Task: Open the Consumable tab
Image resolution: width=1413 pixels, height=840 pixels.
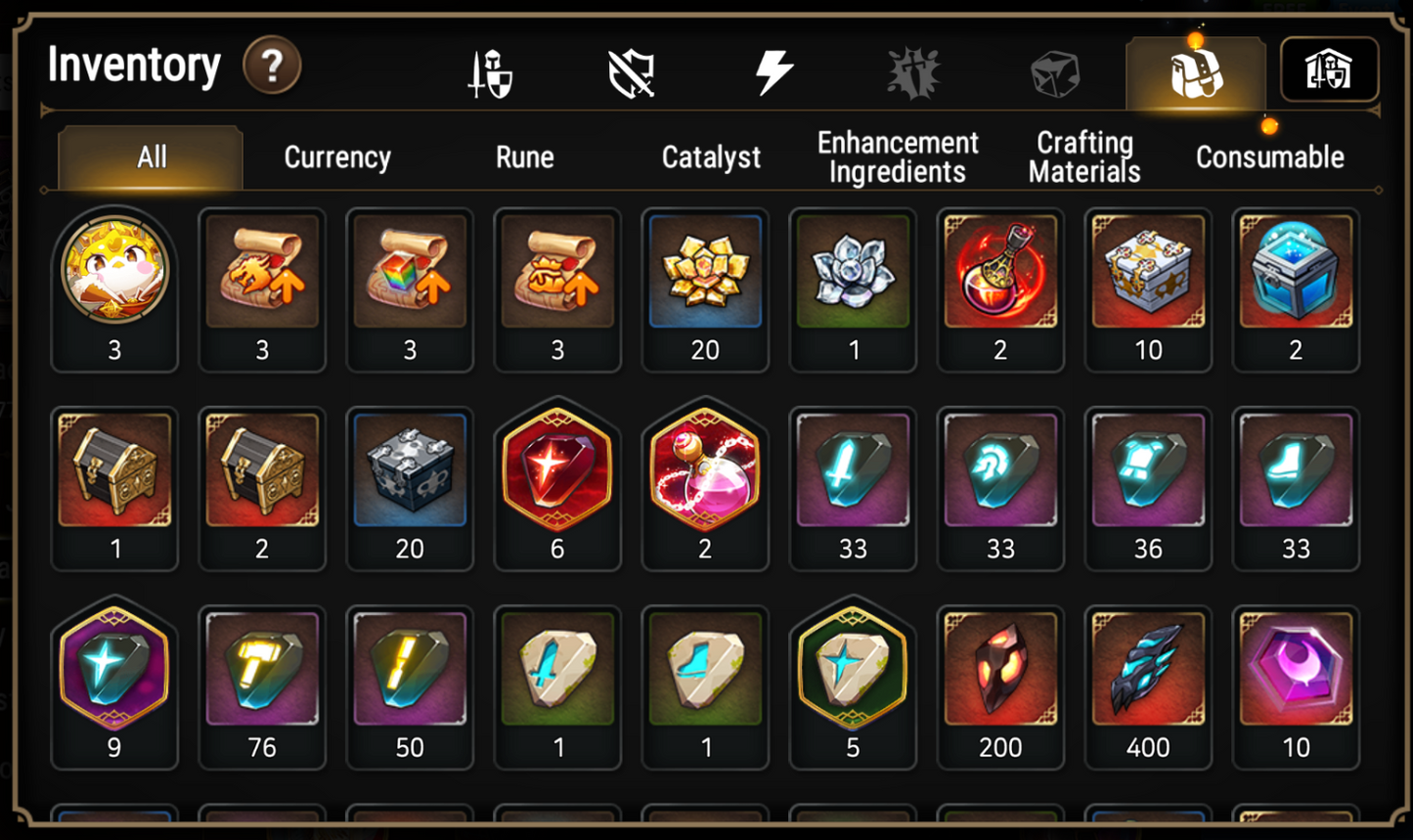Action: click(1269, 156)
